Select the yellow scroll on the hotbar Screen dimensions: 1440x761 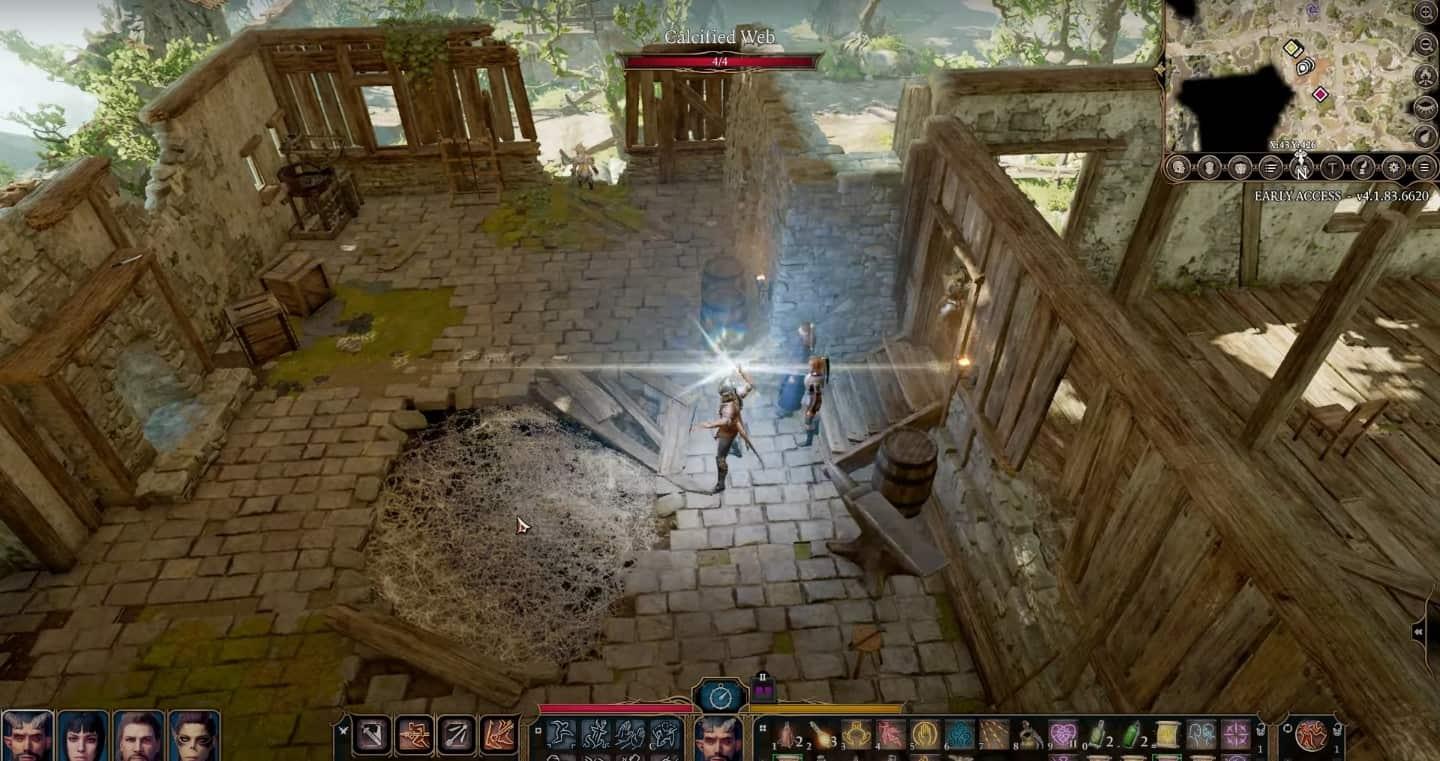[1165, 735]
